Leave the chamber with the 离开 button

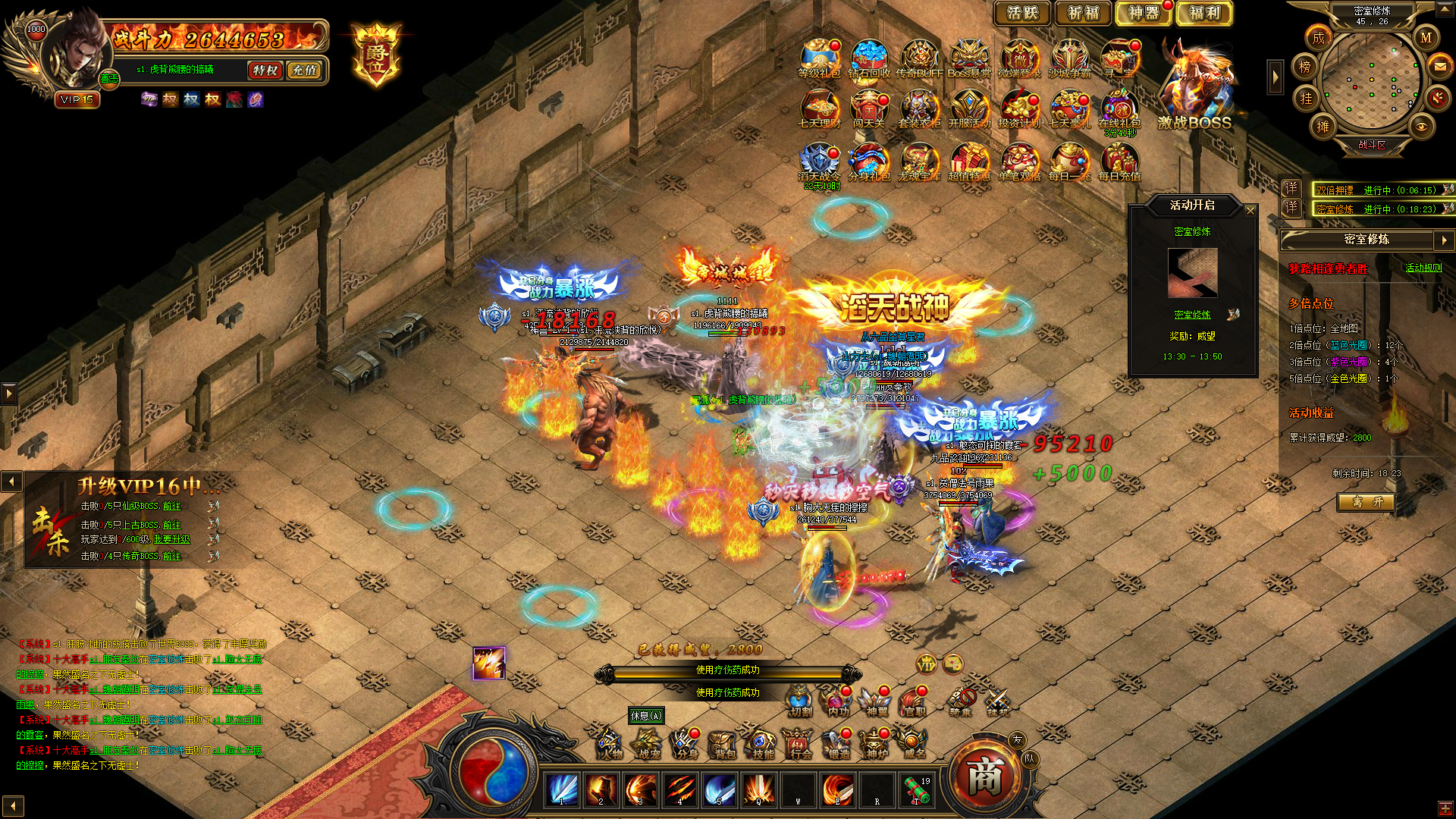[1366, 502]
